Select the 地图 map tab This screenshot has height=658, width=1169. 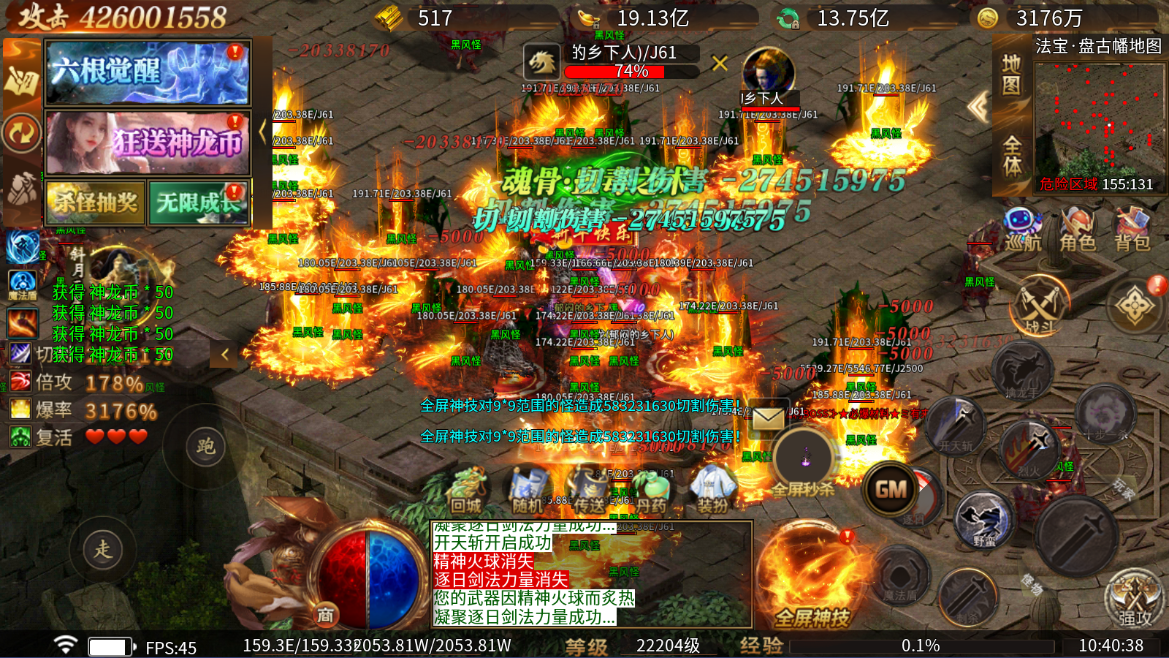point(1012,75)
